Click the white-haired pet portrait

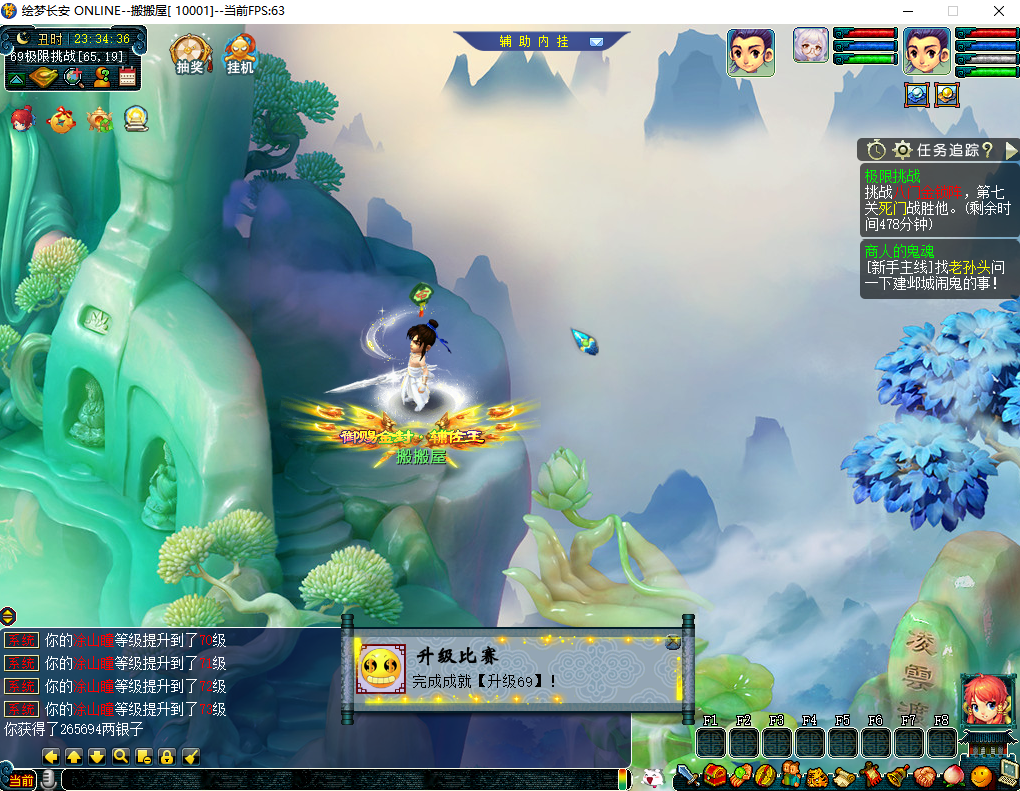(x=811, y=45)
